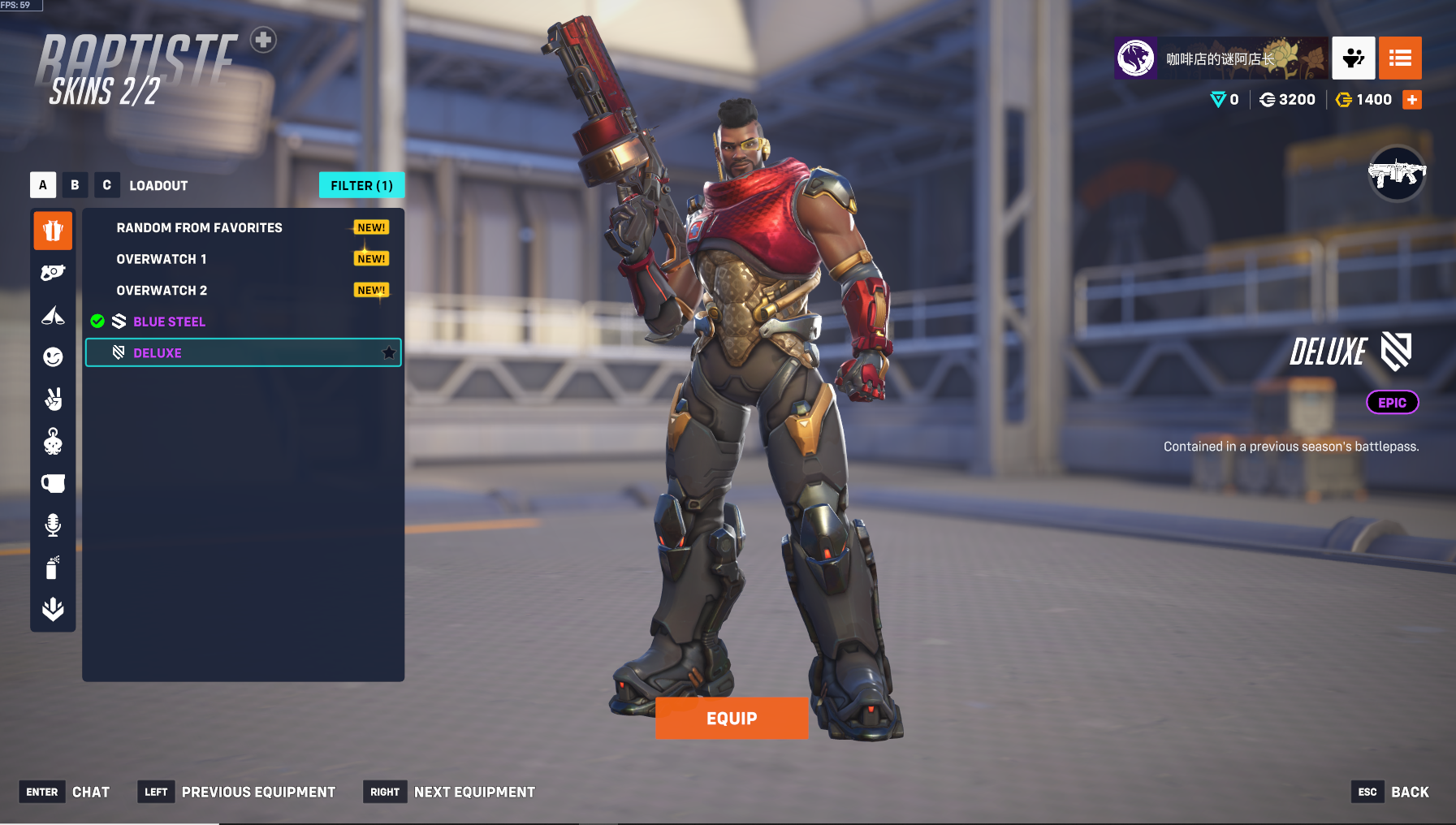
Task: Open the emotes category (winking face icon)
Action: (x=53, y=357)
